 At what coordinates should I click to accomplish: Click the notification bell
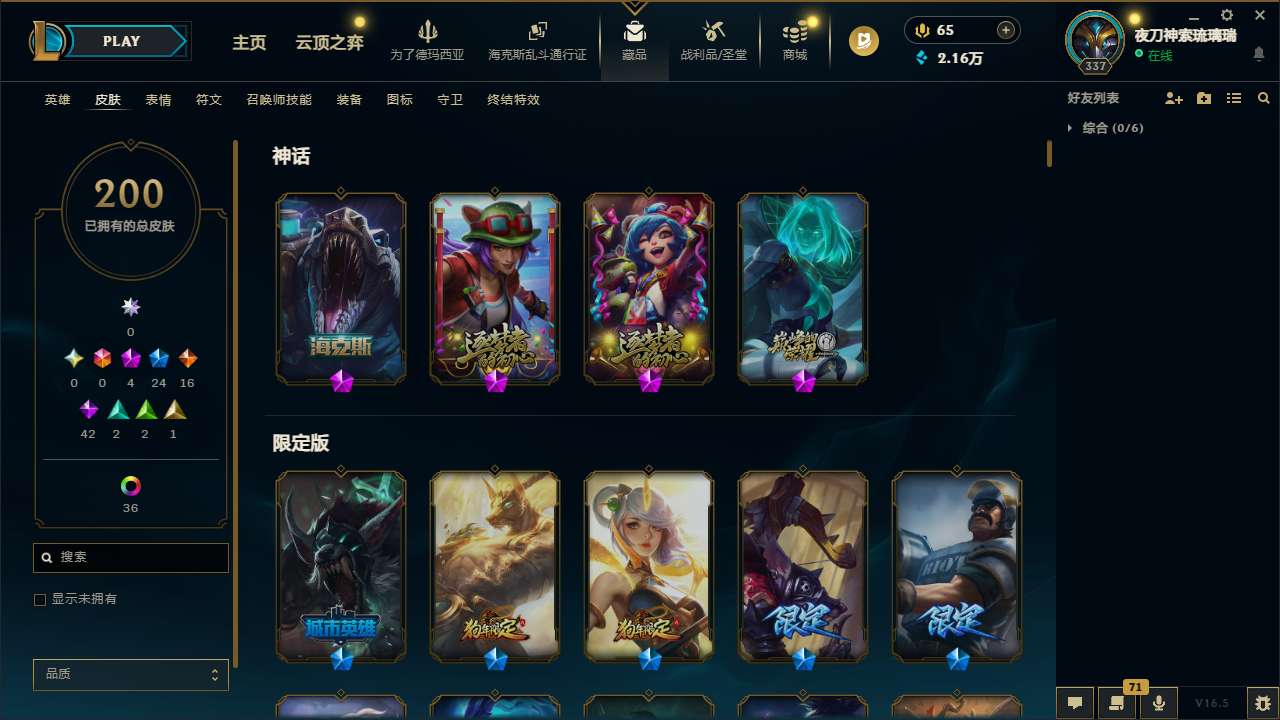tap(1260, 55)
